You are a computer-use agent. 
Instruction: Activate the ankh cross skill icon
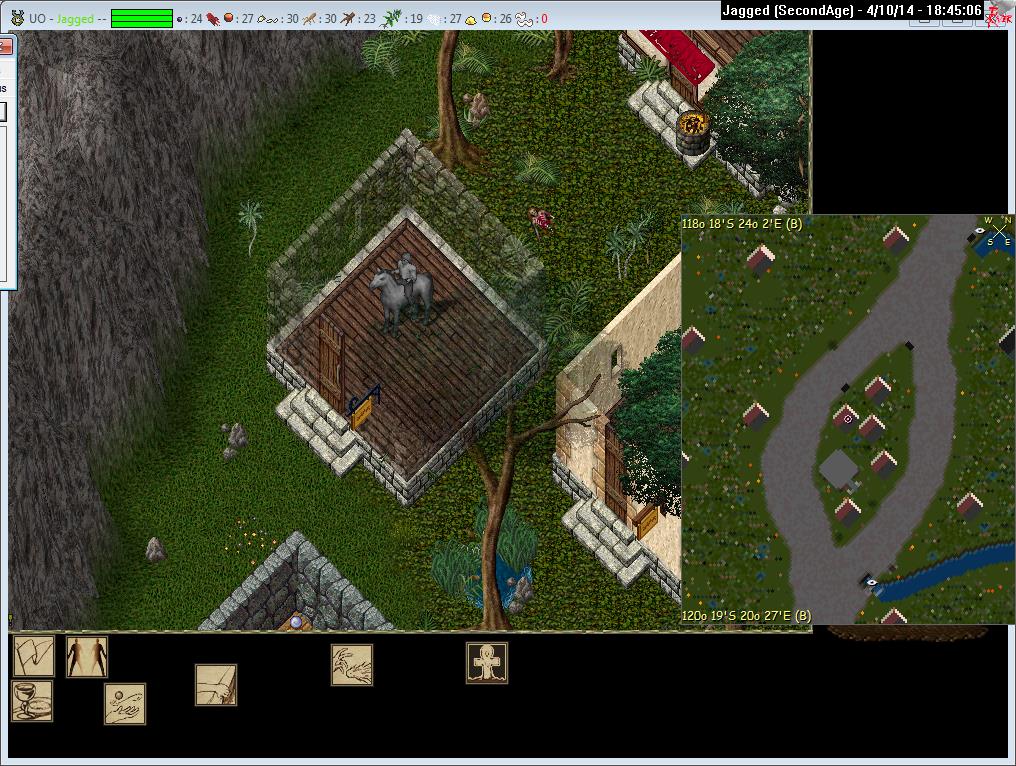pos(487,663)
